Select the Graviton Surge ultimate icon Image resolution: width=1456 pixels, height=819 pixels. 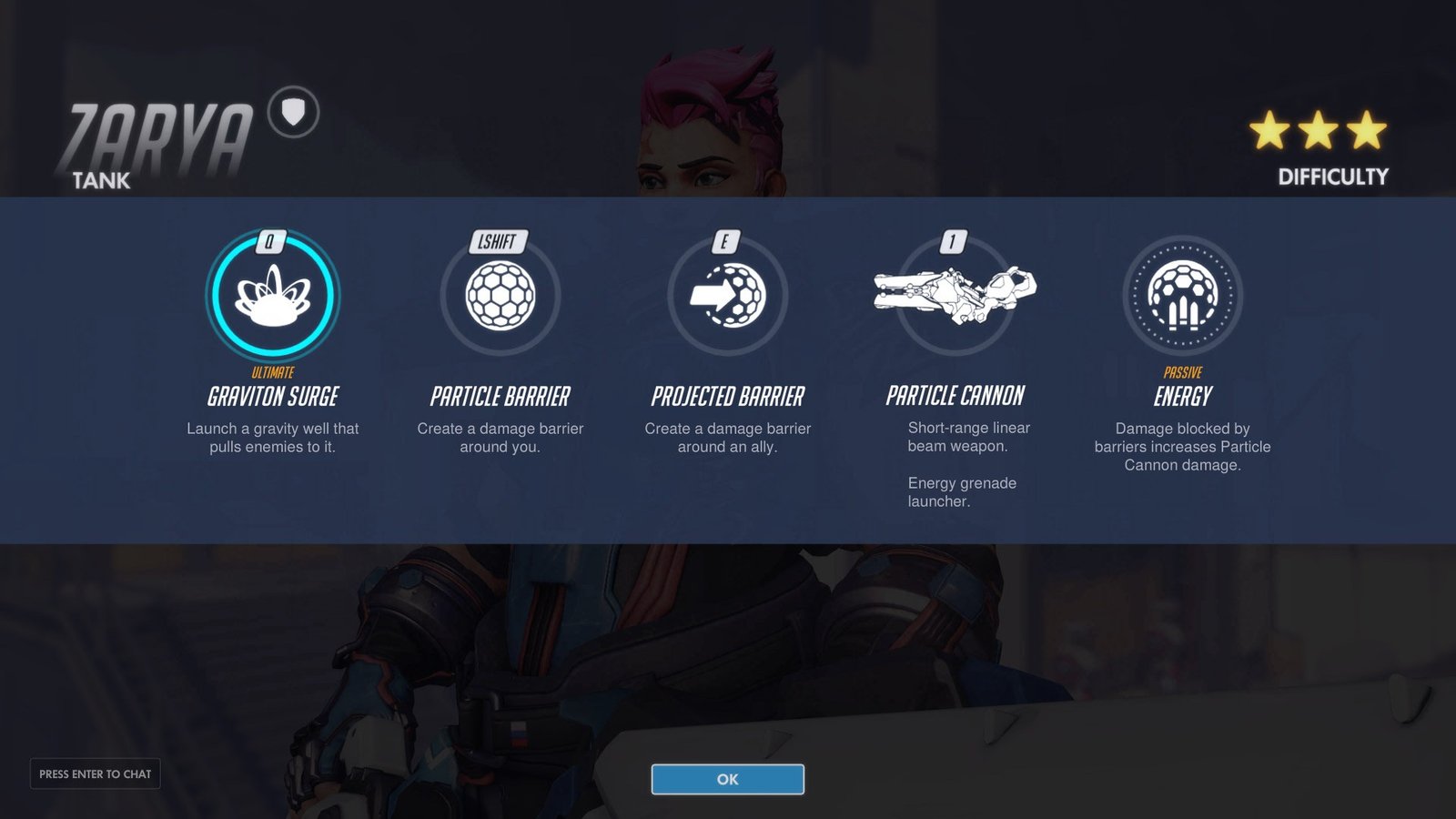point(273,296)
